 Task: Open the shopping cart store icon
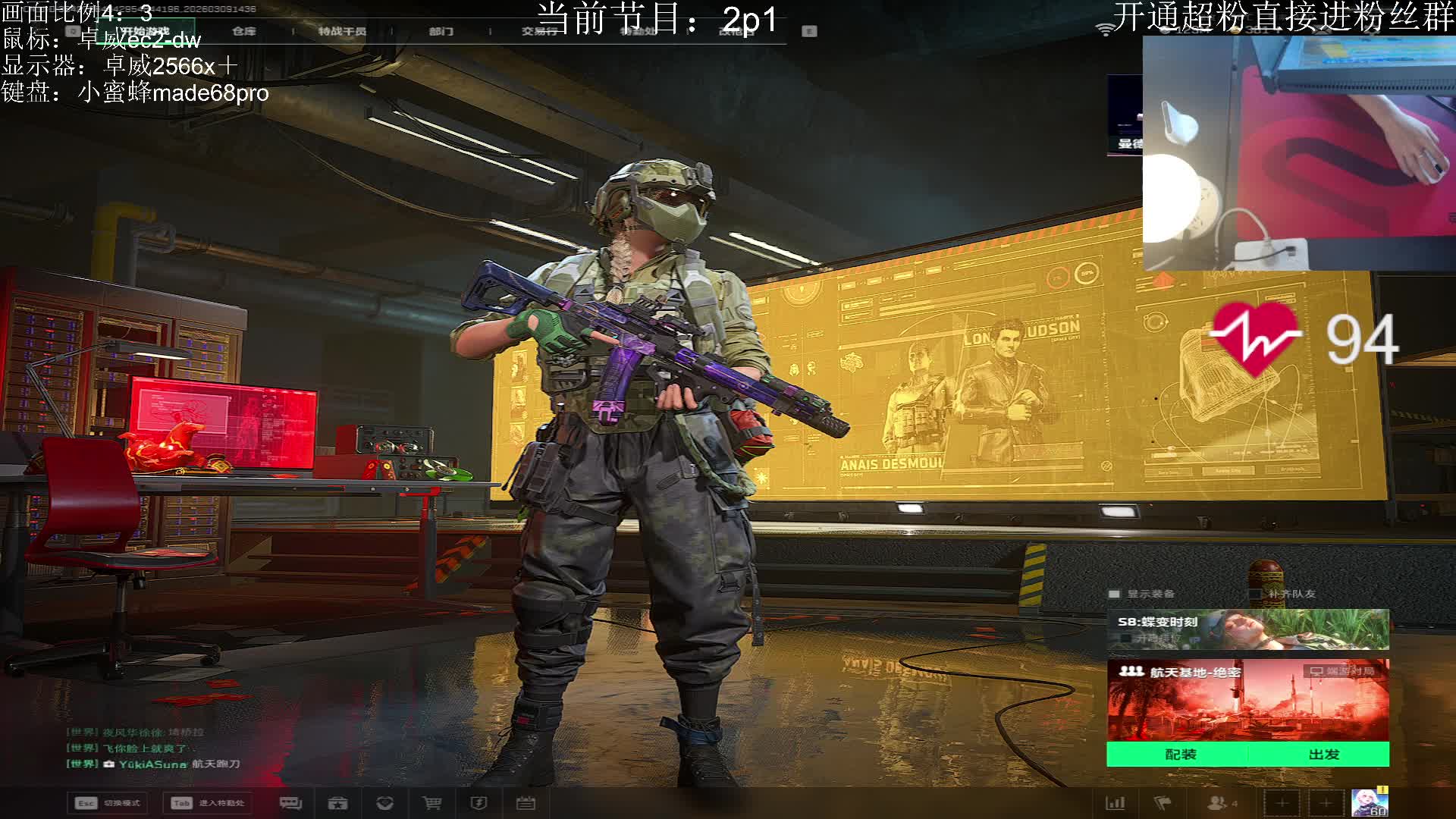[x=431, y=803]
